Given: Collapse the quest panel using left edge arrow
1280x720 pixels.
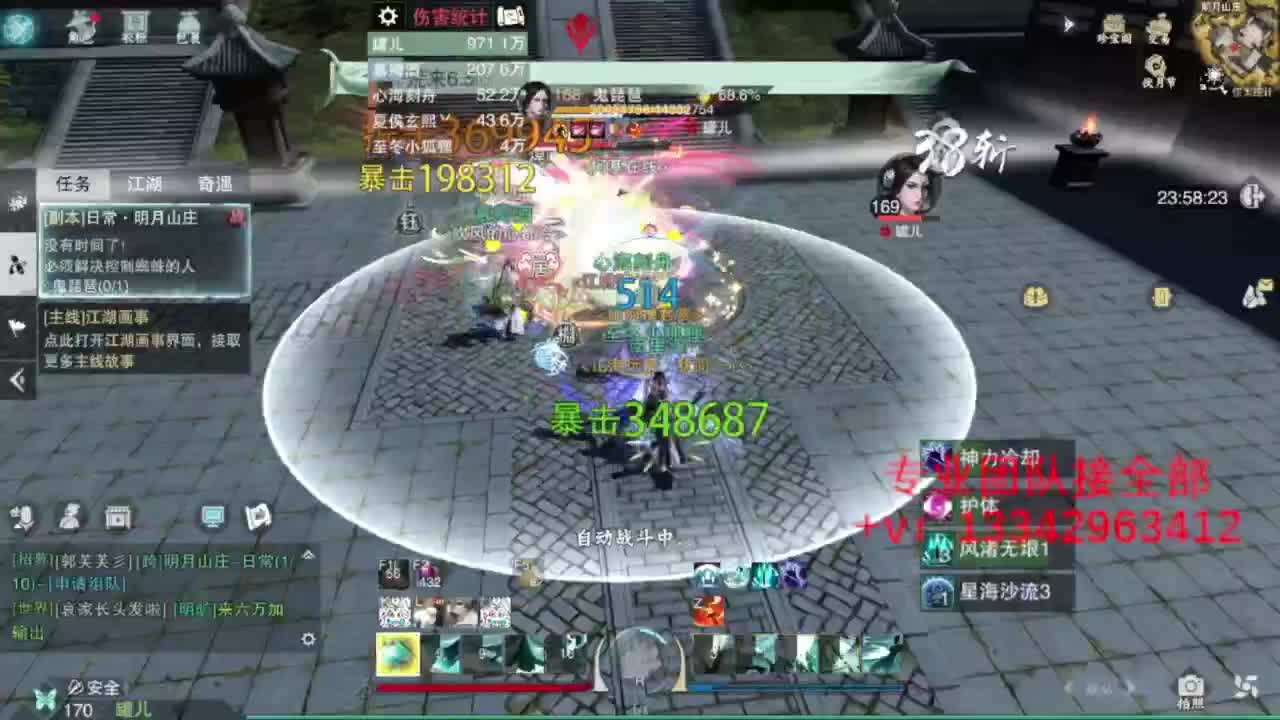Looking at the screenshot, I should point(16,378).
